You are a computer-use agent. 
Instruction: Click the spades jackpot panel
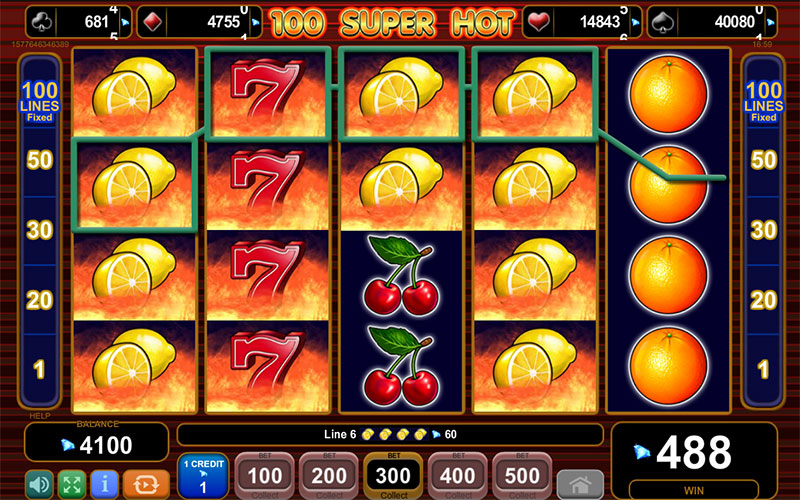[x=712, y=21]
